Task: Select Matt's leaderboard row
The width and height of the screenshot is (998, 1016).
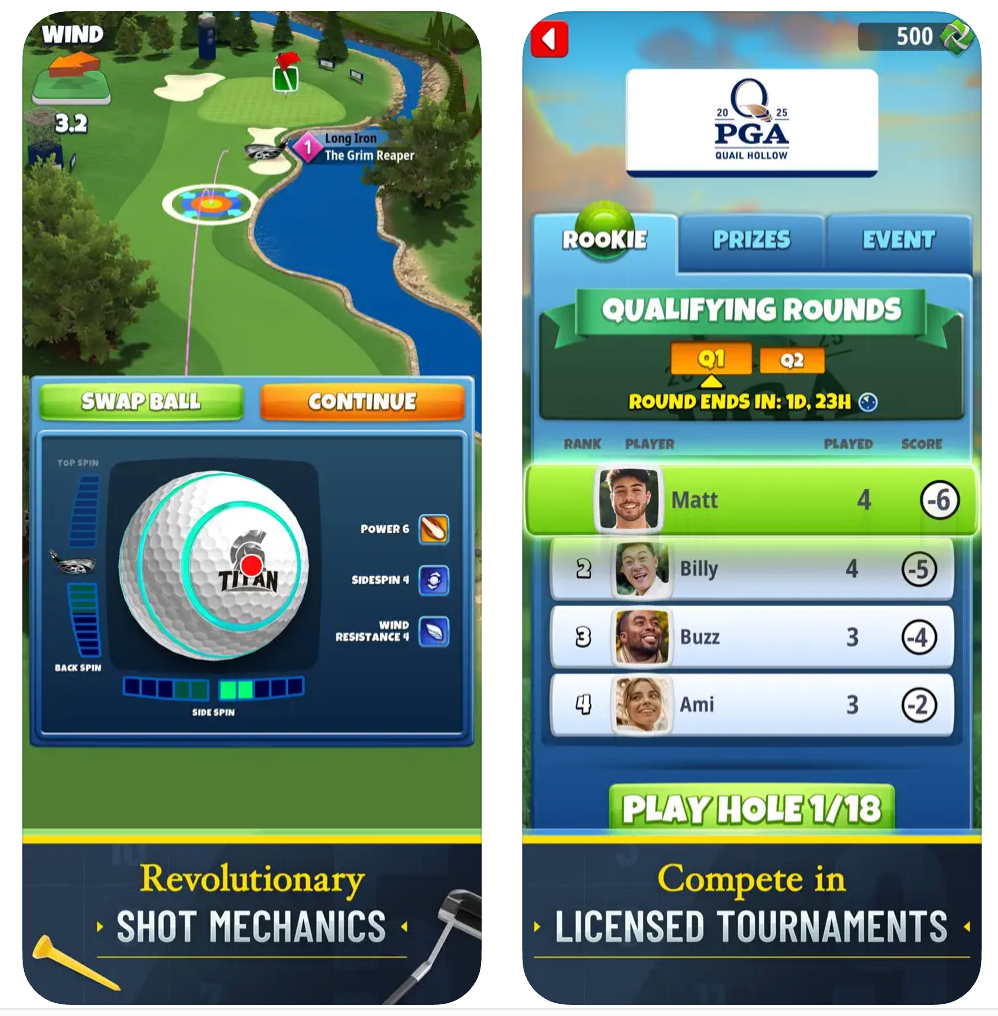Action: pos(751,499)
